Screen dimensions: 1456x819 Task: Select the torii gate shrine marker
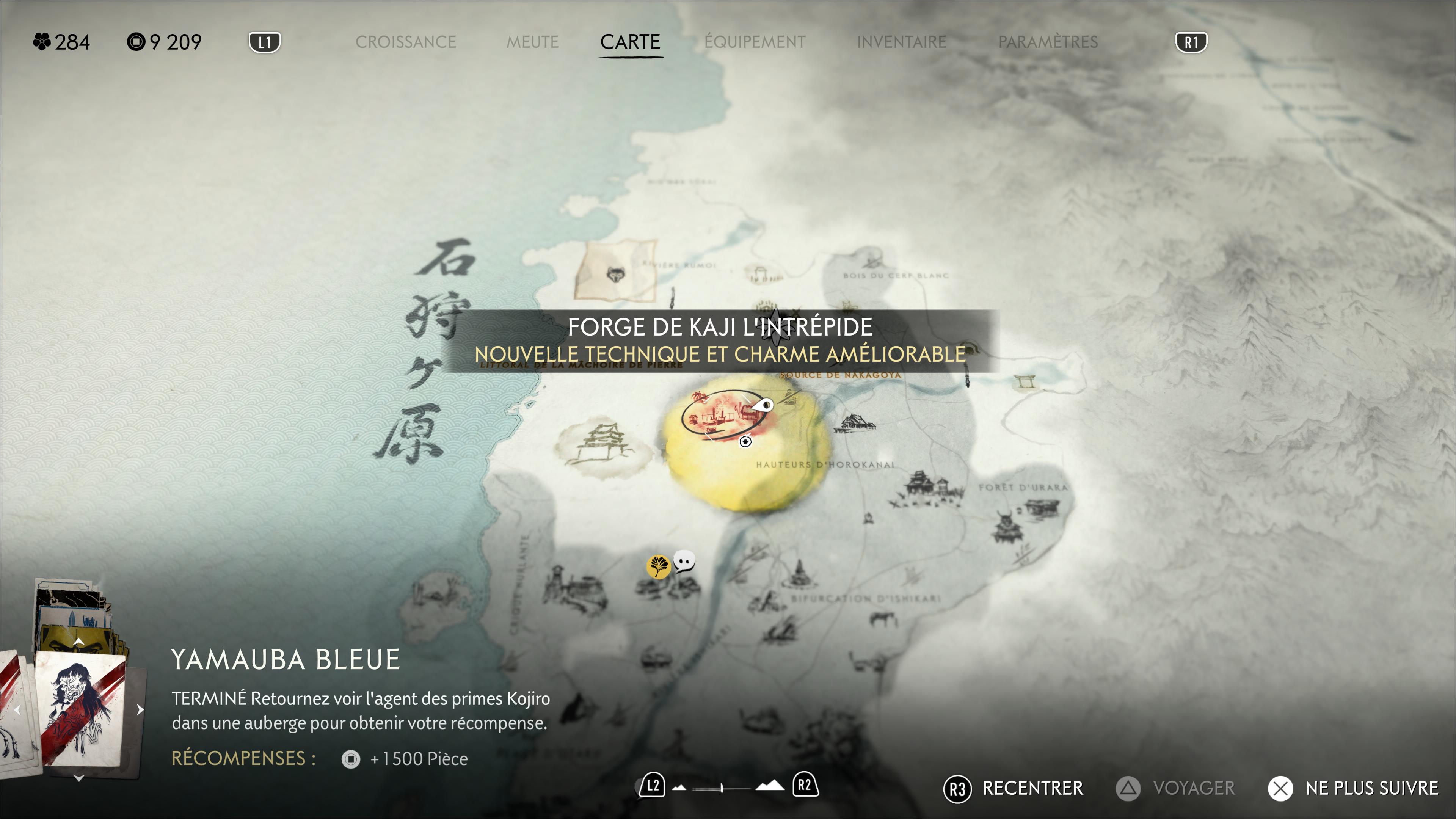(x=1025, y=382)
